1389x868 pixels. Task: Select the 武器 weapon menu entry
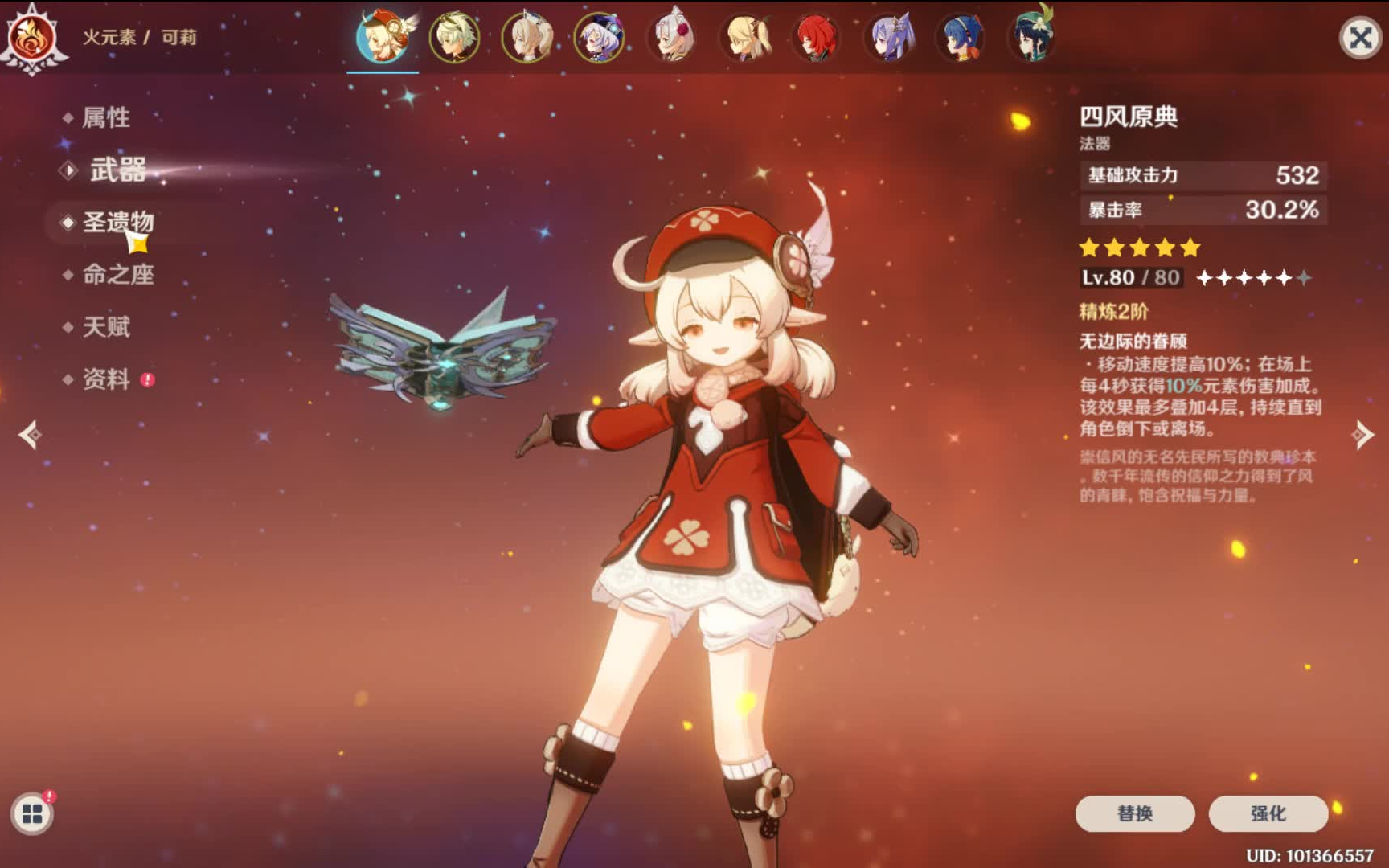pyautogui.click(x=117, y=170)
